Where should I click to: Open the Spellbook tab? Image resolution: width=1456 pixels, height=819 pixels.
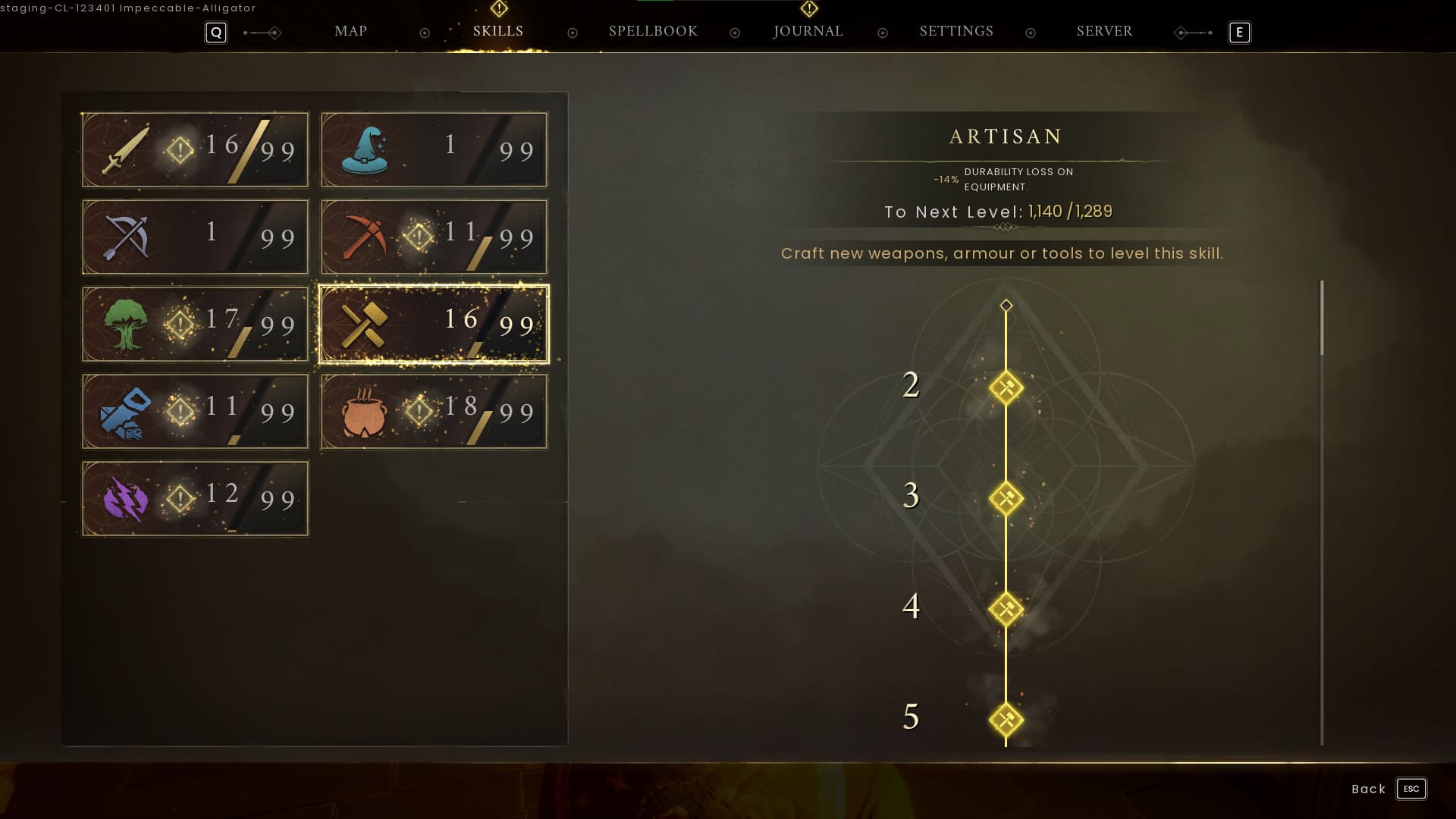click(x=653, y=31)
